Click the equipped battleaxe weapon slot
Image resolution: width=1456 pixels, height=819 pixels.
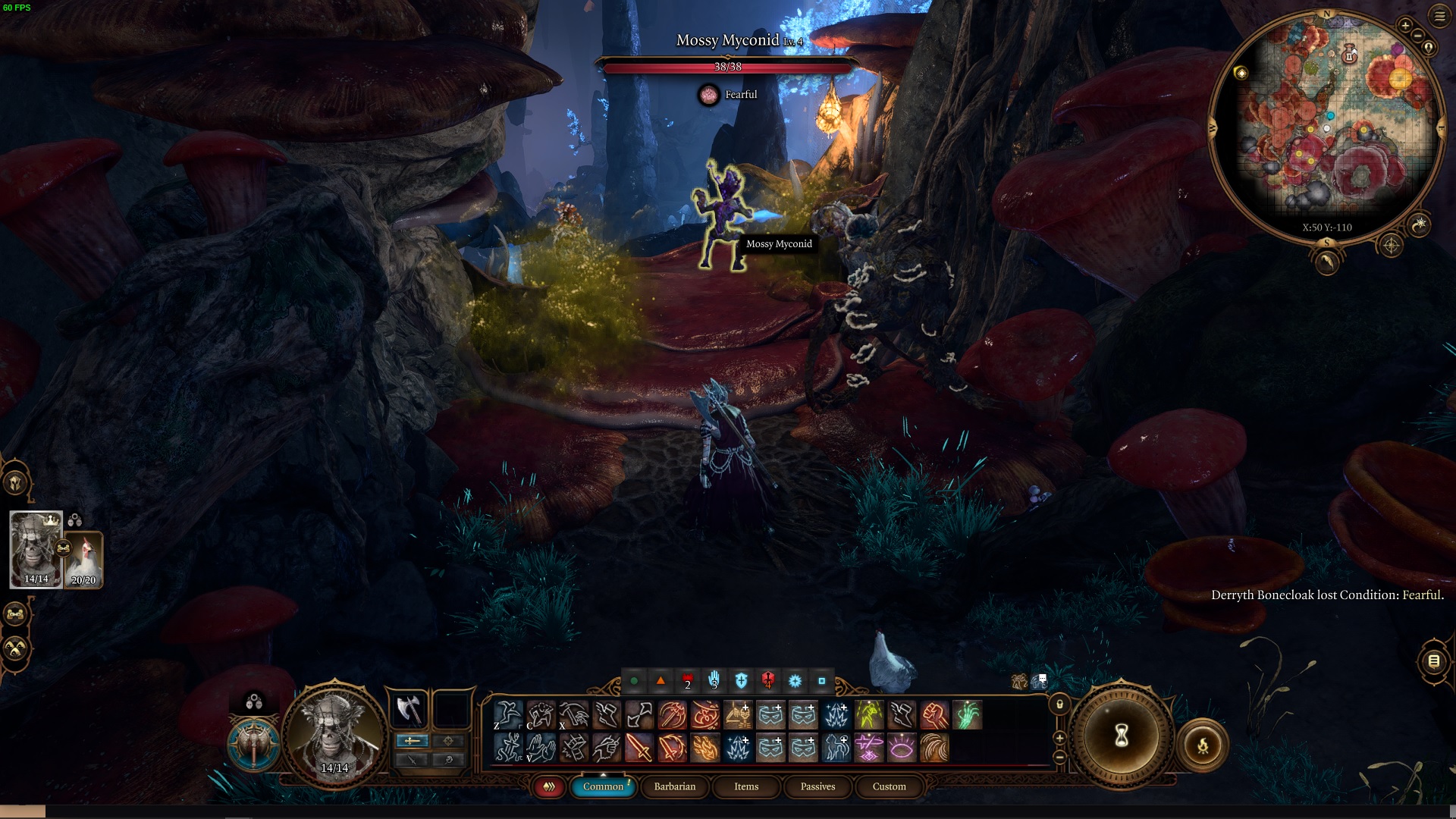pyautogui.click(x=409, y=711)
